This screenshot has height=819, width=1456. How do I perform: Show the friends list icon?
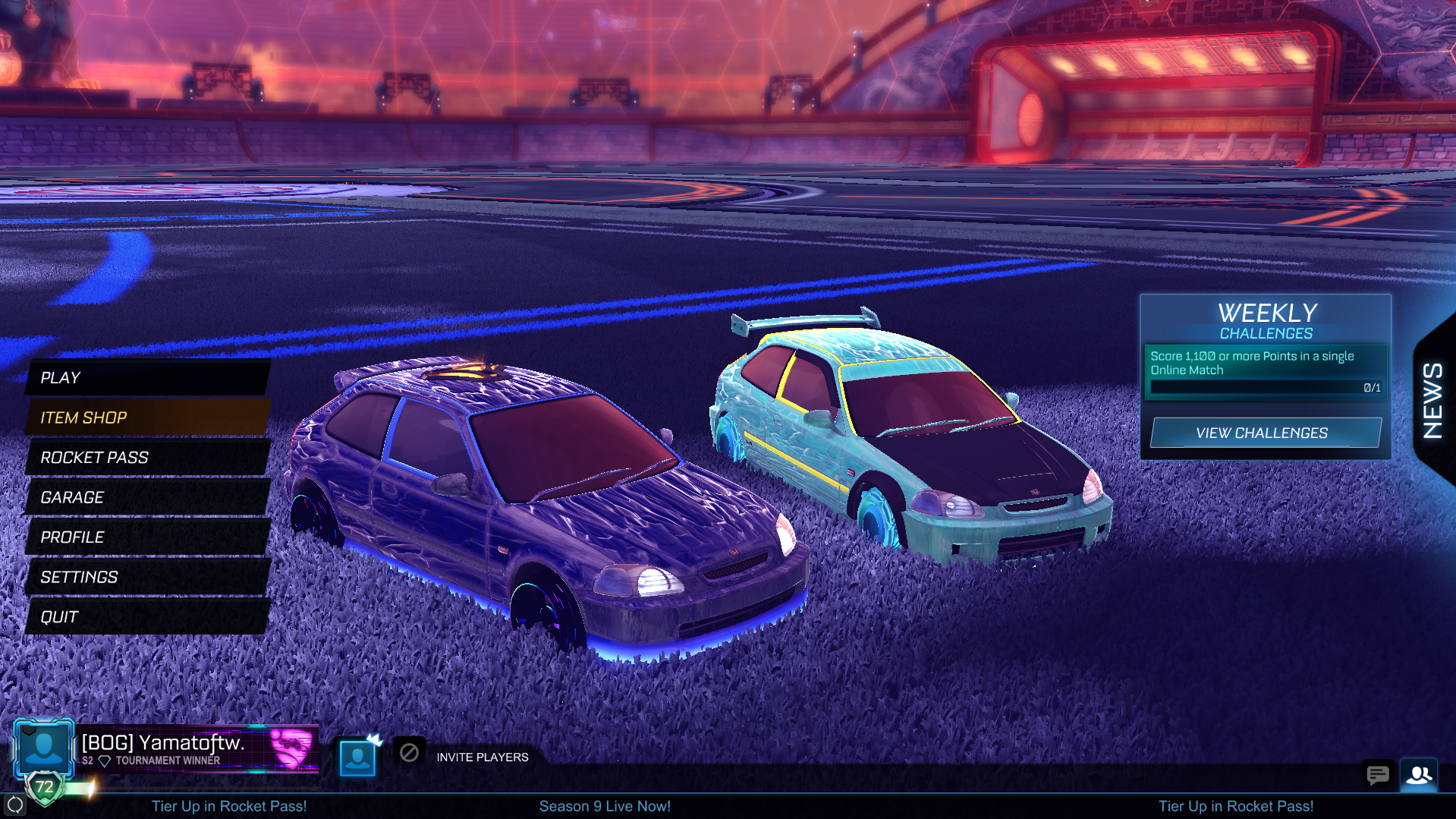pyautogui.click(x=1419, y=775)
